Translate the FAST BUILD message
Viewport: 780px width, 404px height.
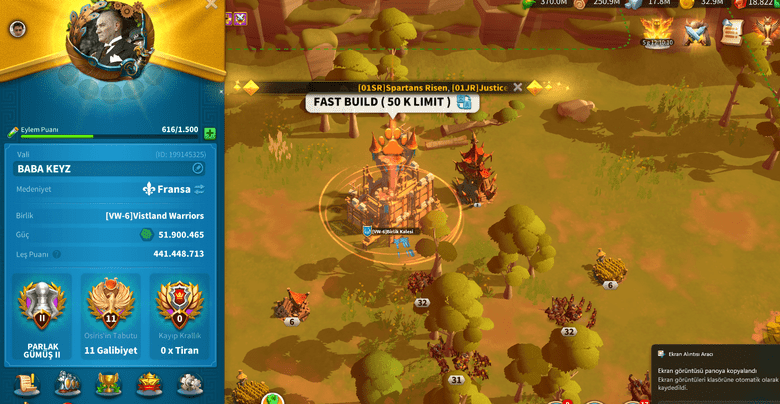464,102
